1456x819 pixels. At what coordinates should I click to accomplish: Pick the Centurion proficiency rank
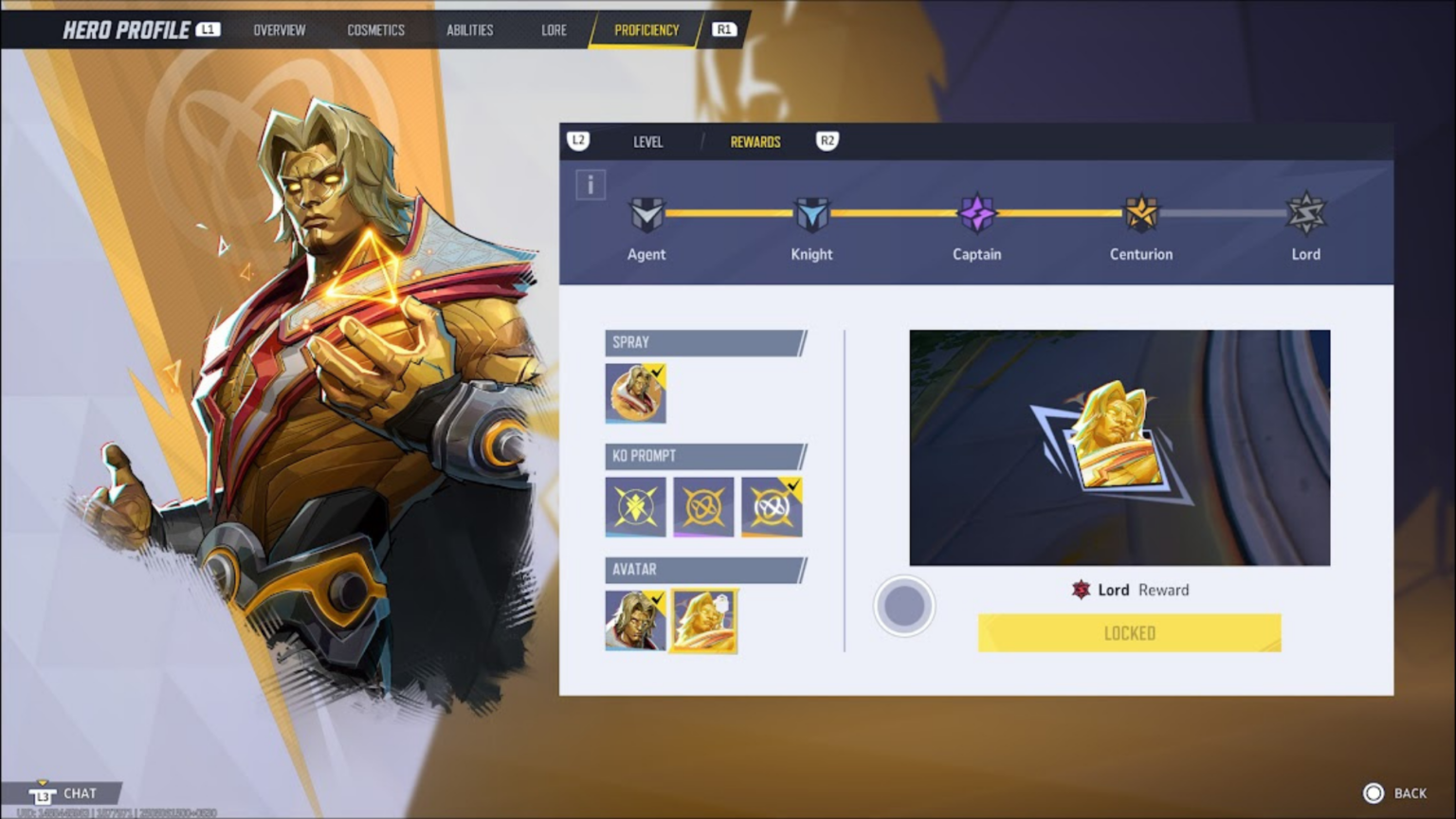(x=1141, y=215)
